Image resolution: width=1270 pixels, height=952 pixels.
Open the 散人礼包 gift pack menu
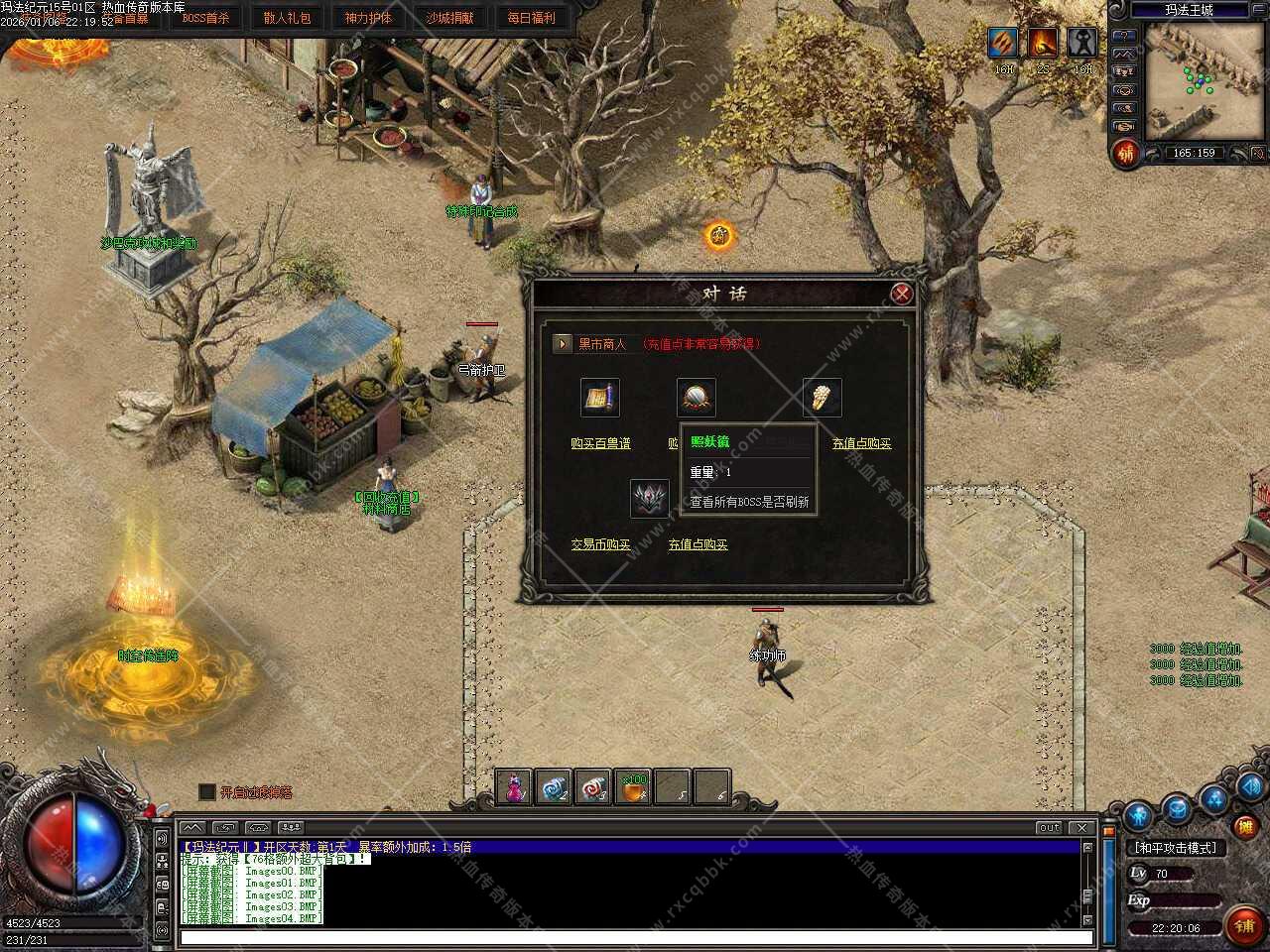point(287,18)
